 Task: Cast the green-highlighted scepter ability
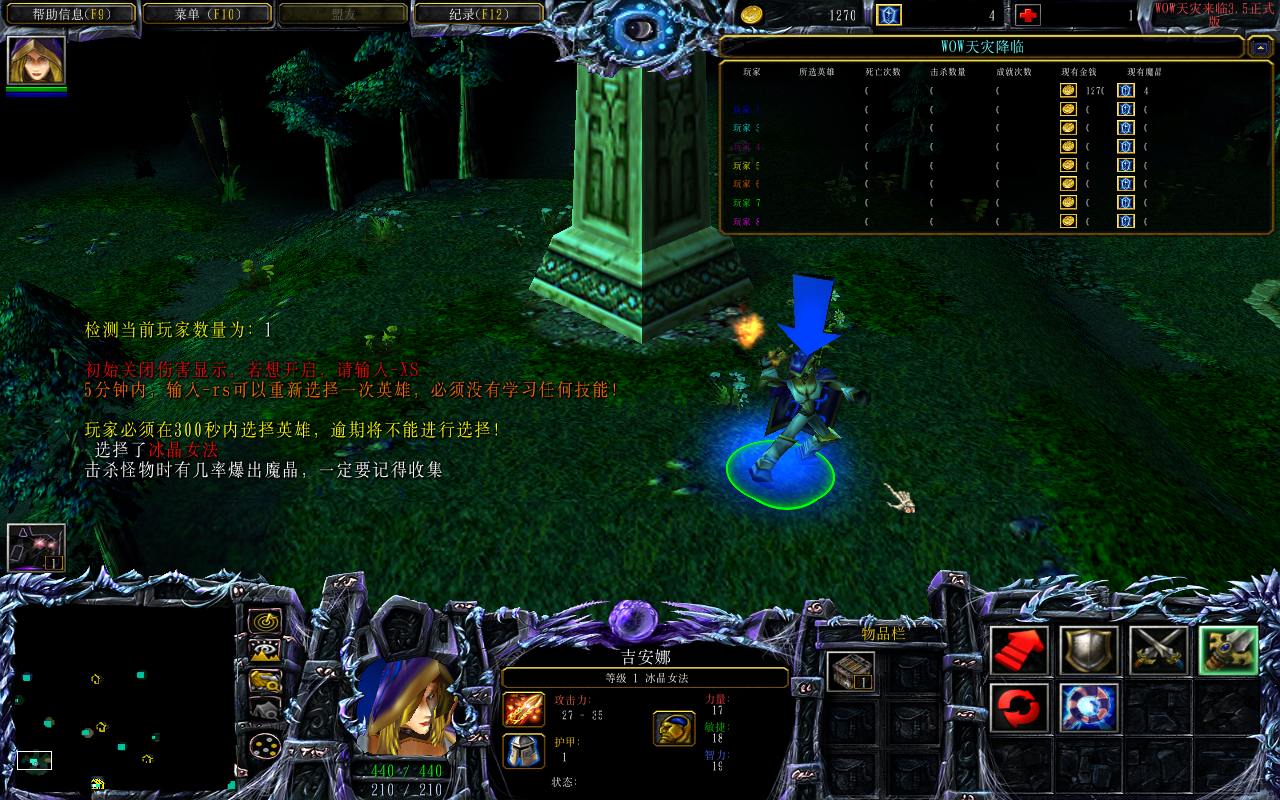click(1226, 649)
